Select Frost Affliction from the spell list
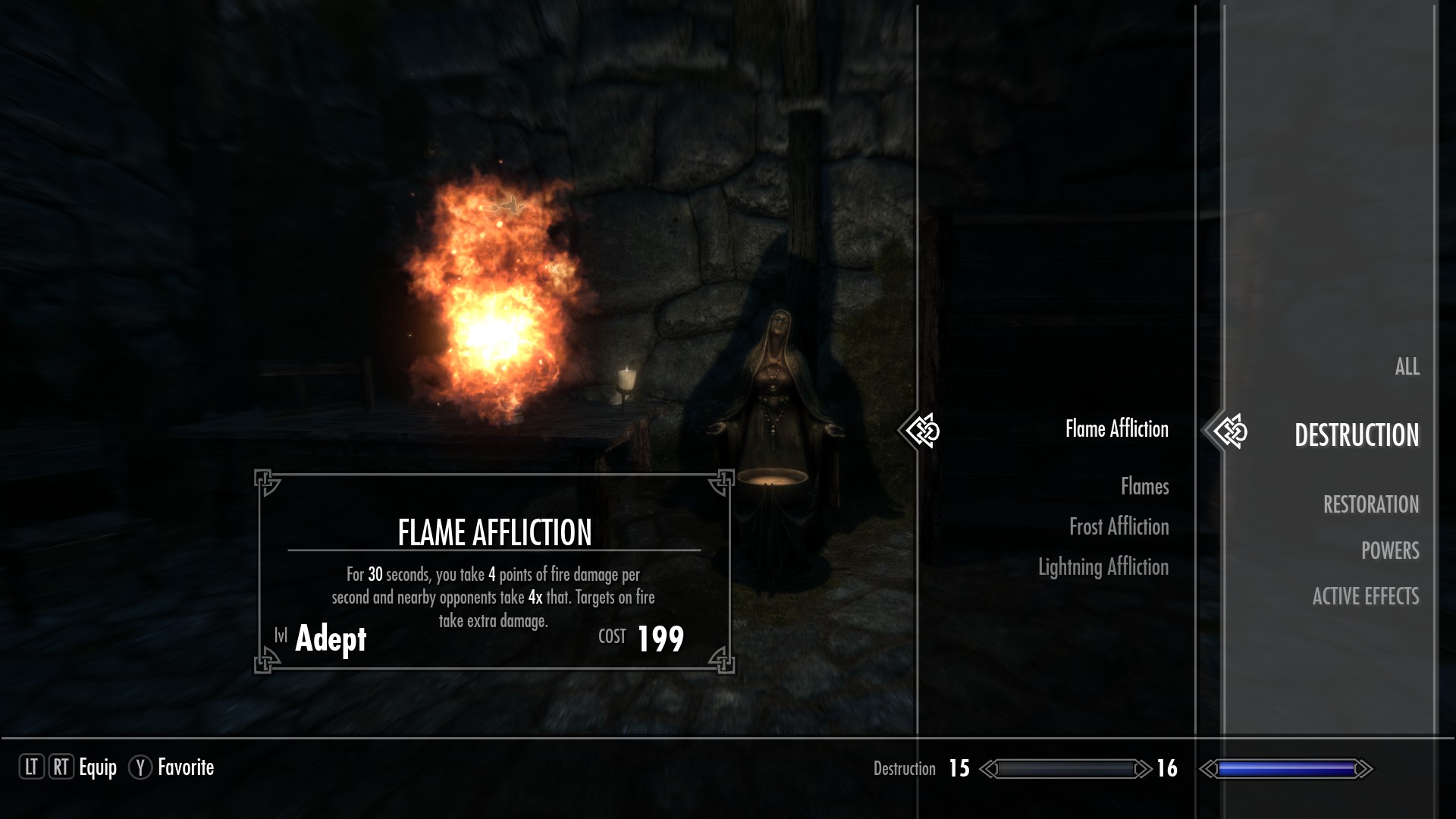This screenshot has width=1456, height=819. (1119, 527)
